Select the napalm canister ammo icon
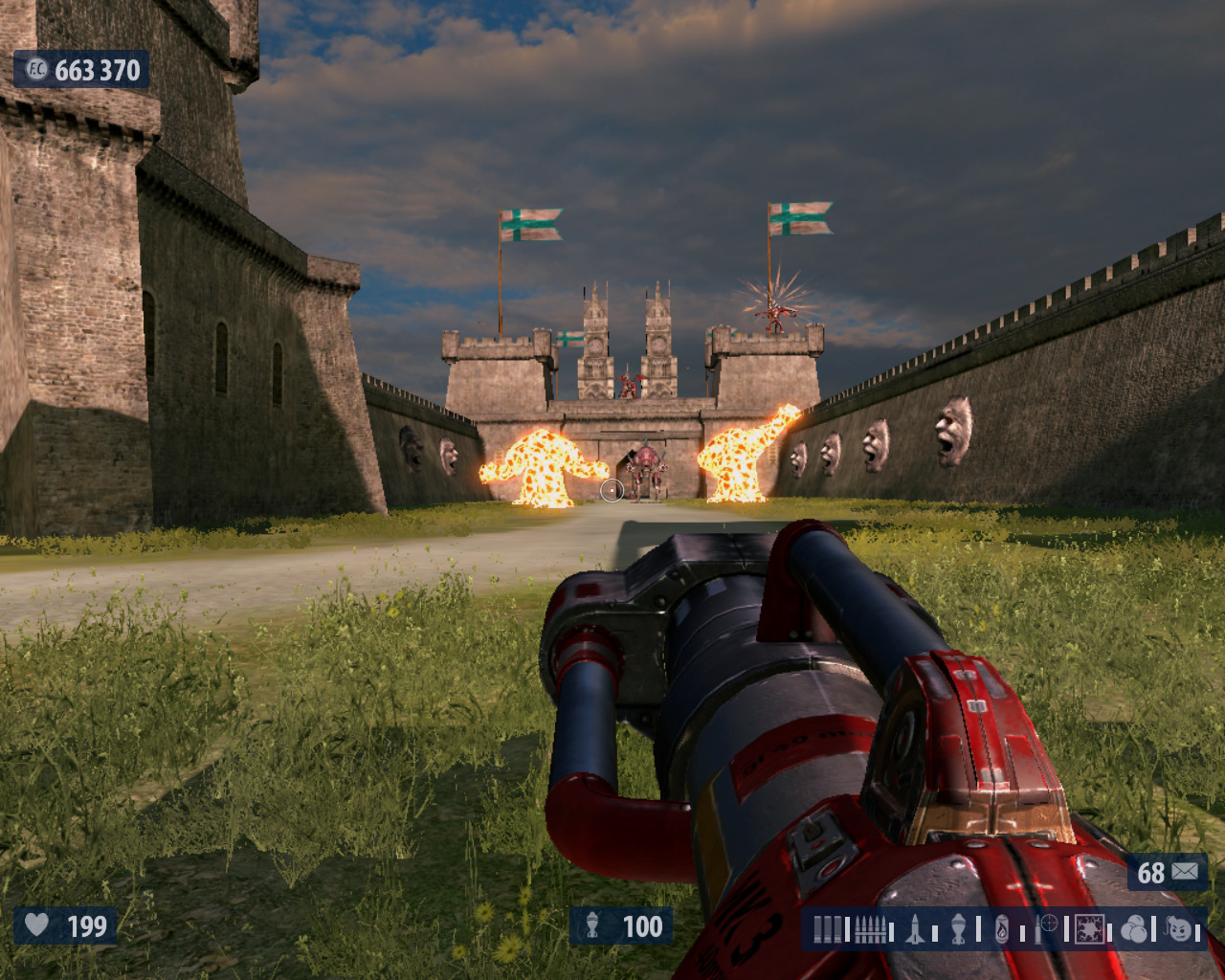The height and width of the screenshot is (980, 1225). pyautogui.click(x=1002, y=928)
